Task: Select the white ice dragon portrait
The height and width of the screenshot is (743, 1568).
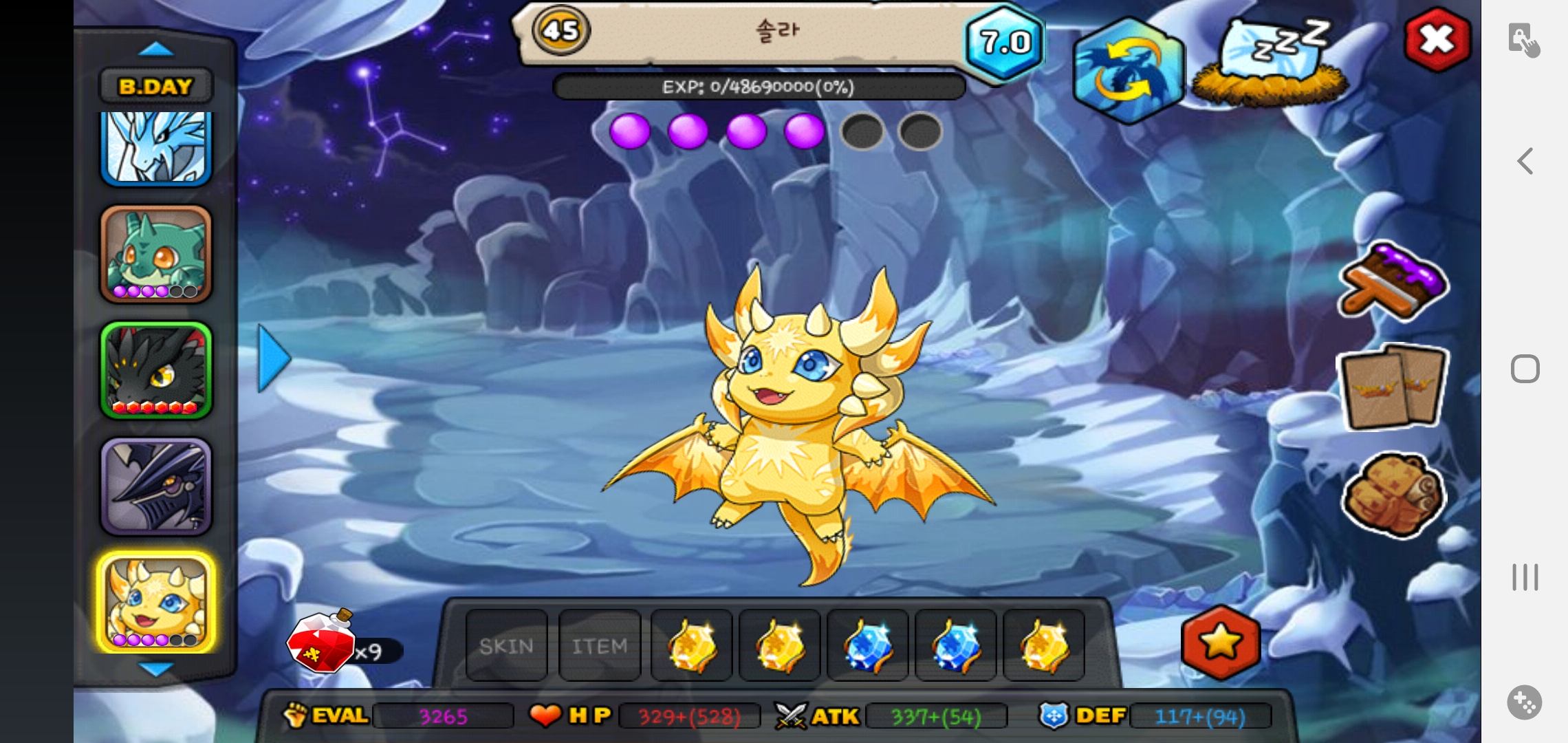Action: pos(156,148)
